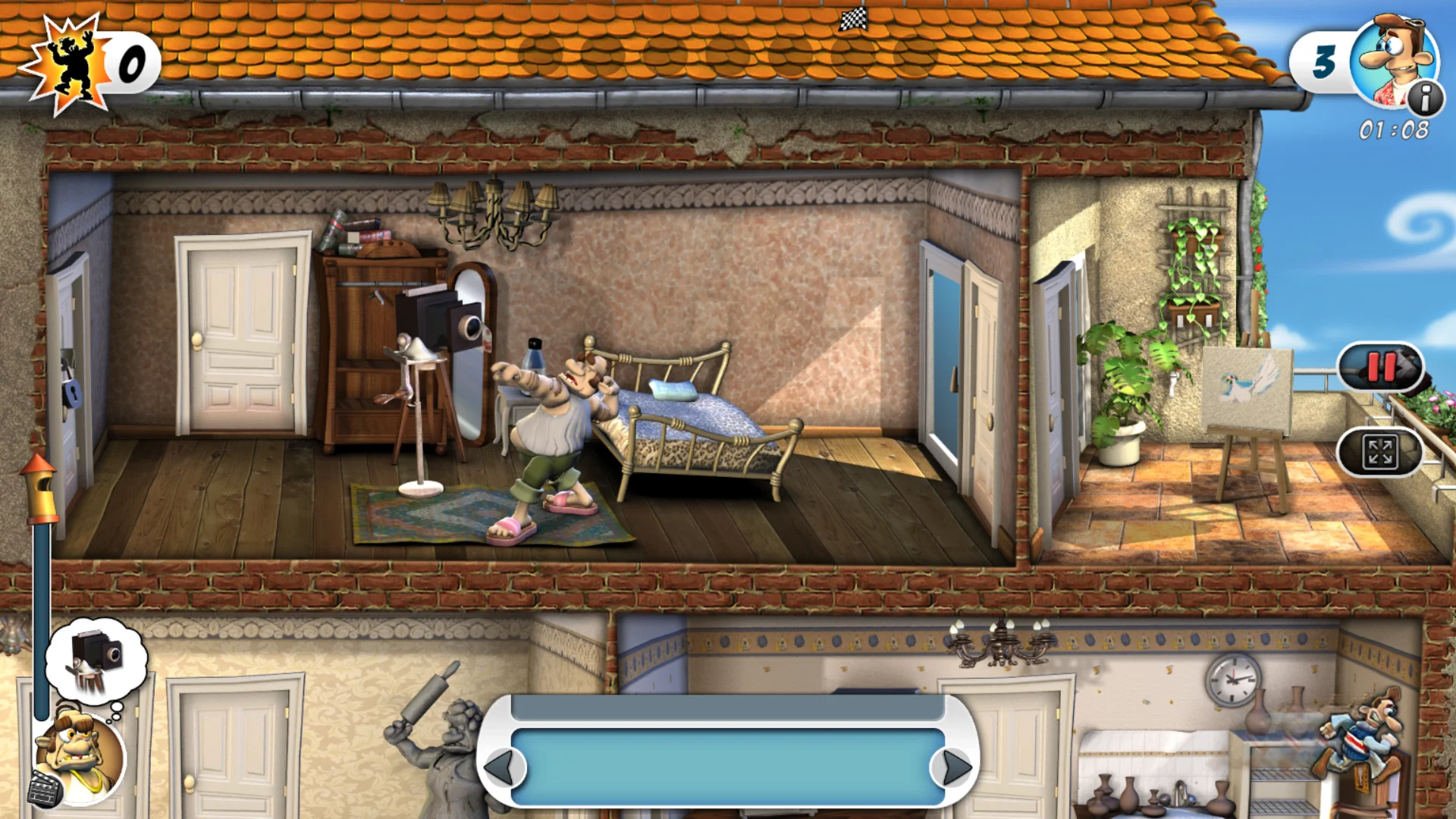Screen dimensions: 1456x819
Task: Click the rocket progress indicator on the left
Action: point(39,489)
